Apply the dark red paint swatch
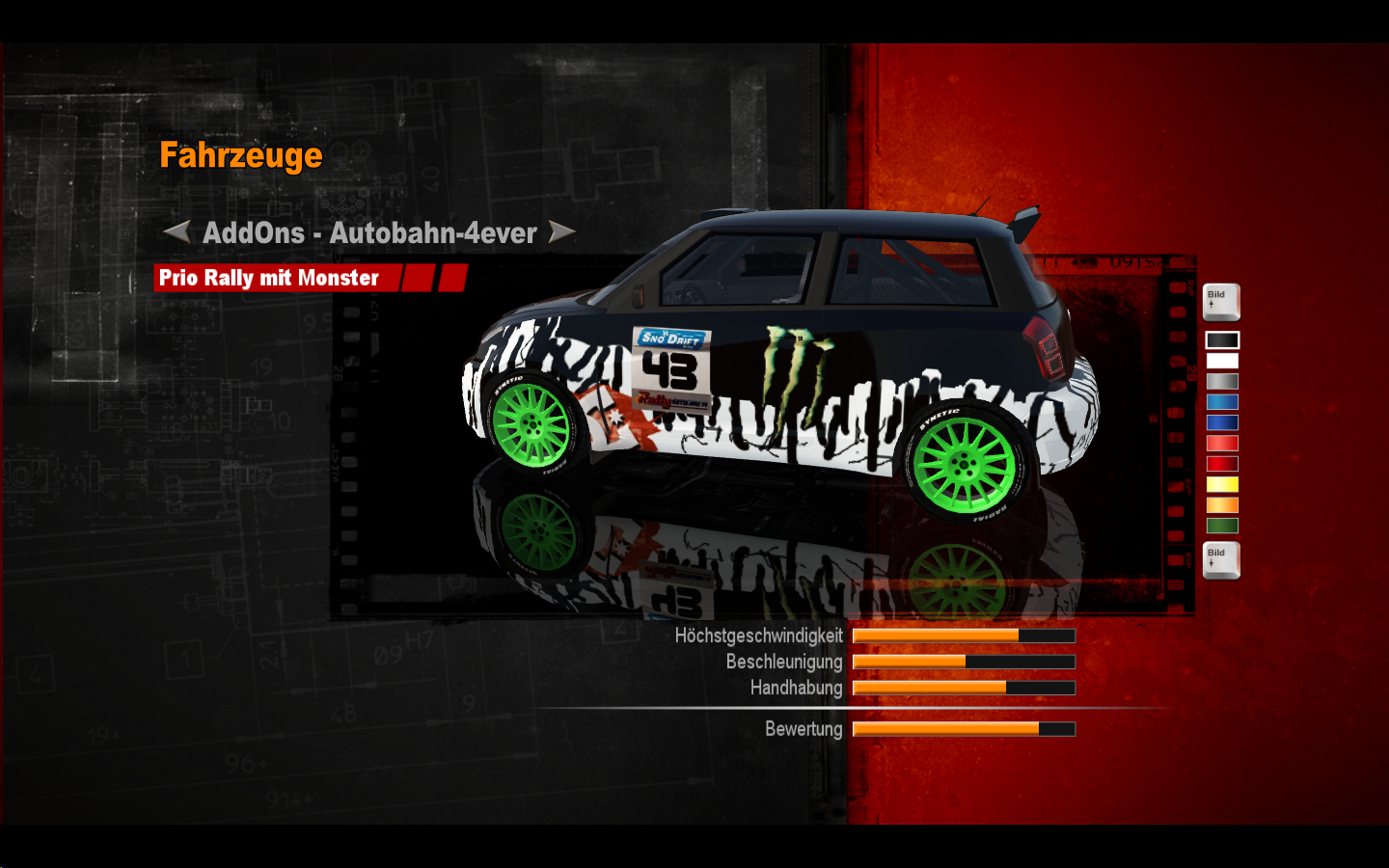 [x=1222, y=464]
